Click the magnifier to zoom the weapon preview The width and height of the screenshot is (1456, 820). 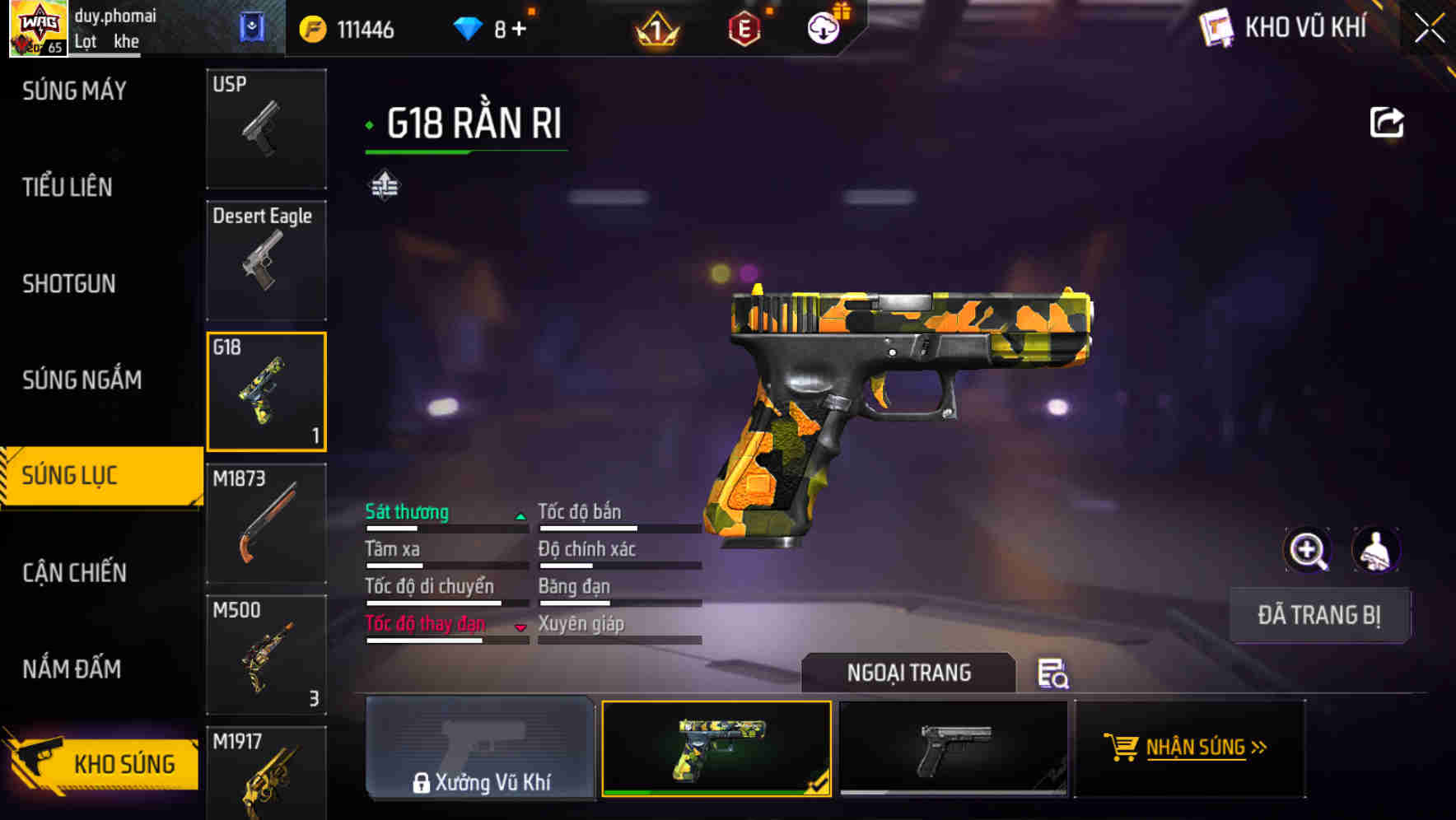[1309, 550]
